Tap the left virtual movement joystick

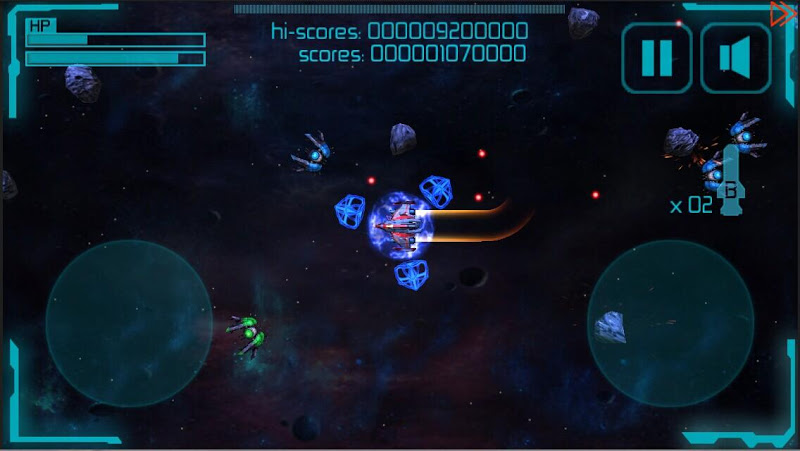(x=128, y=323)
